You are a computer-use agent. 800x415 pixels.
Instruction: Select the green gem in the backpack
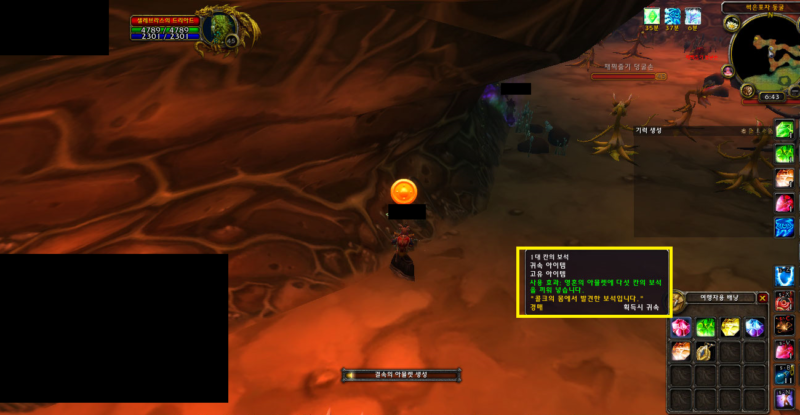[x=706, y=327]
